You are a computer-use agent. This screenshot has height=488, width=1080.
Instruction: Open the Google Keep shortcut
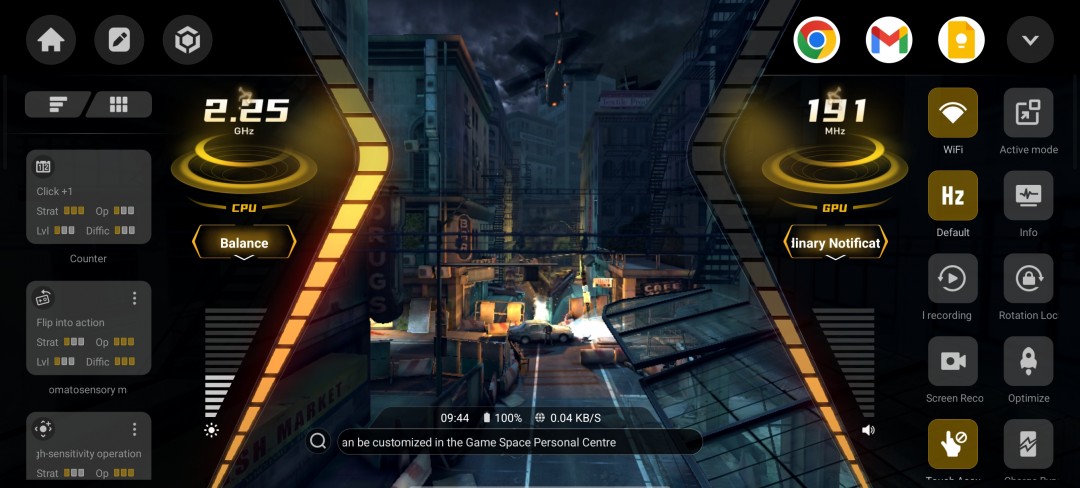(961, 41)
